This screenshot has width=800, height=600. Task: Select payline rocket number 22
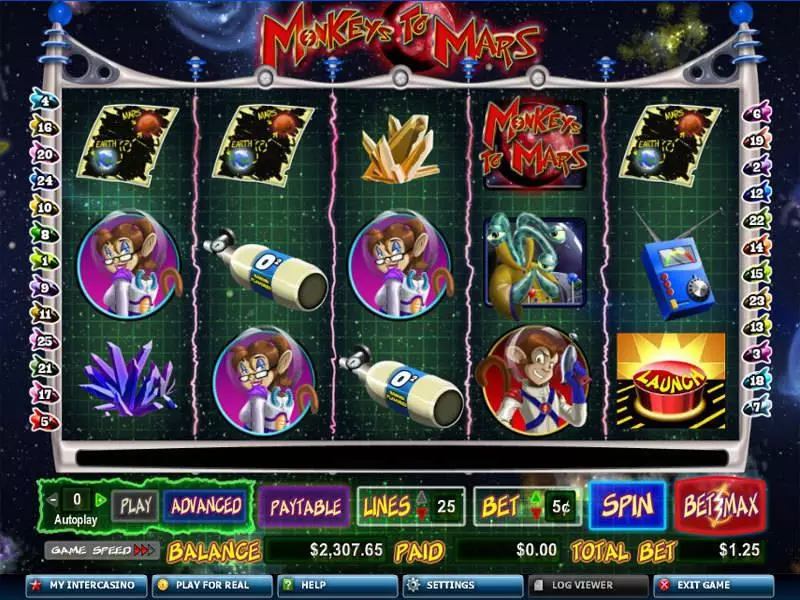(756, 219)
